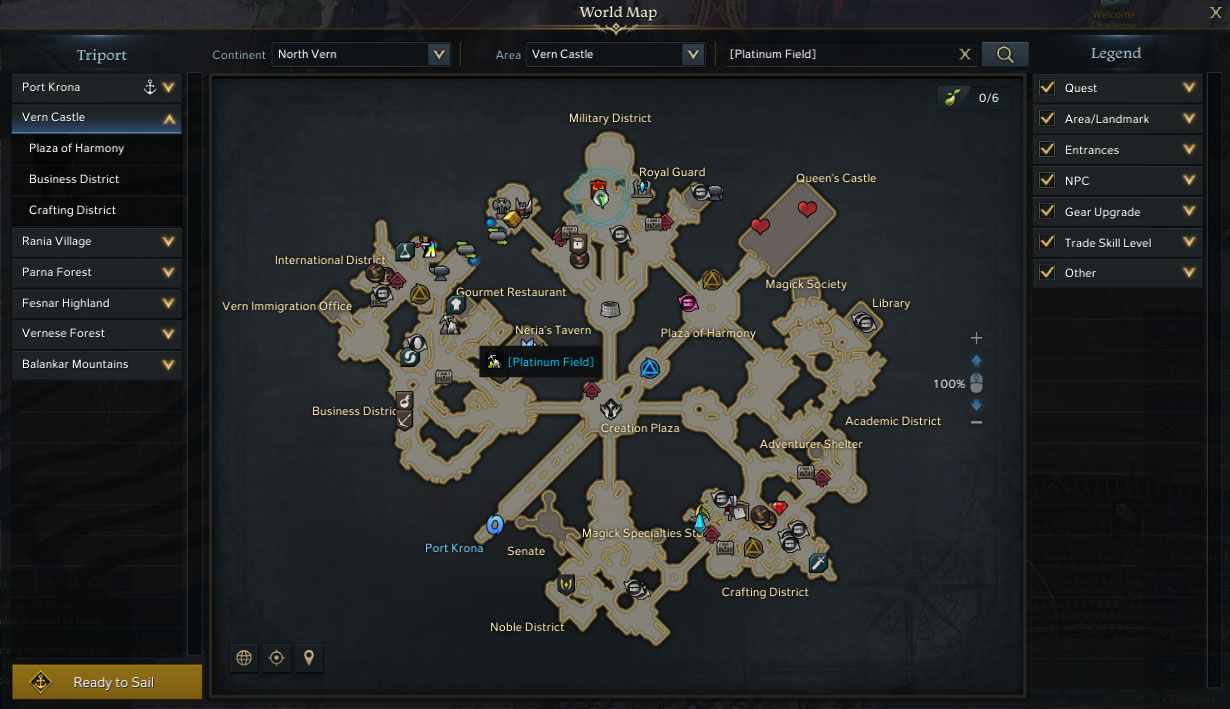Expand the Port Krona triport entry

(x=168, y=88)
